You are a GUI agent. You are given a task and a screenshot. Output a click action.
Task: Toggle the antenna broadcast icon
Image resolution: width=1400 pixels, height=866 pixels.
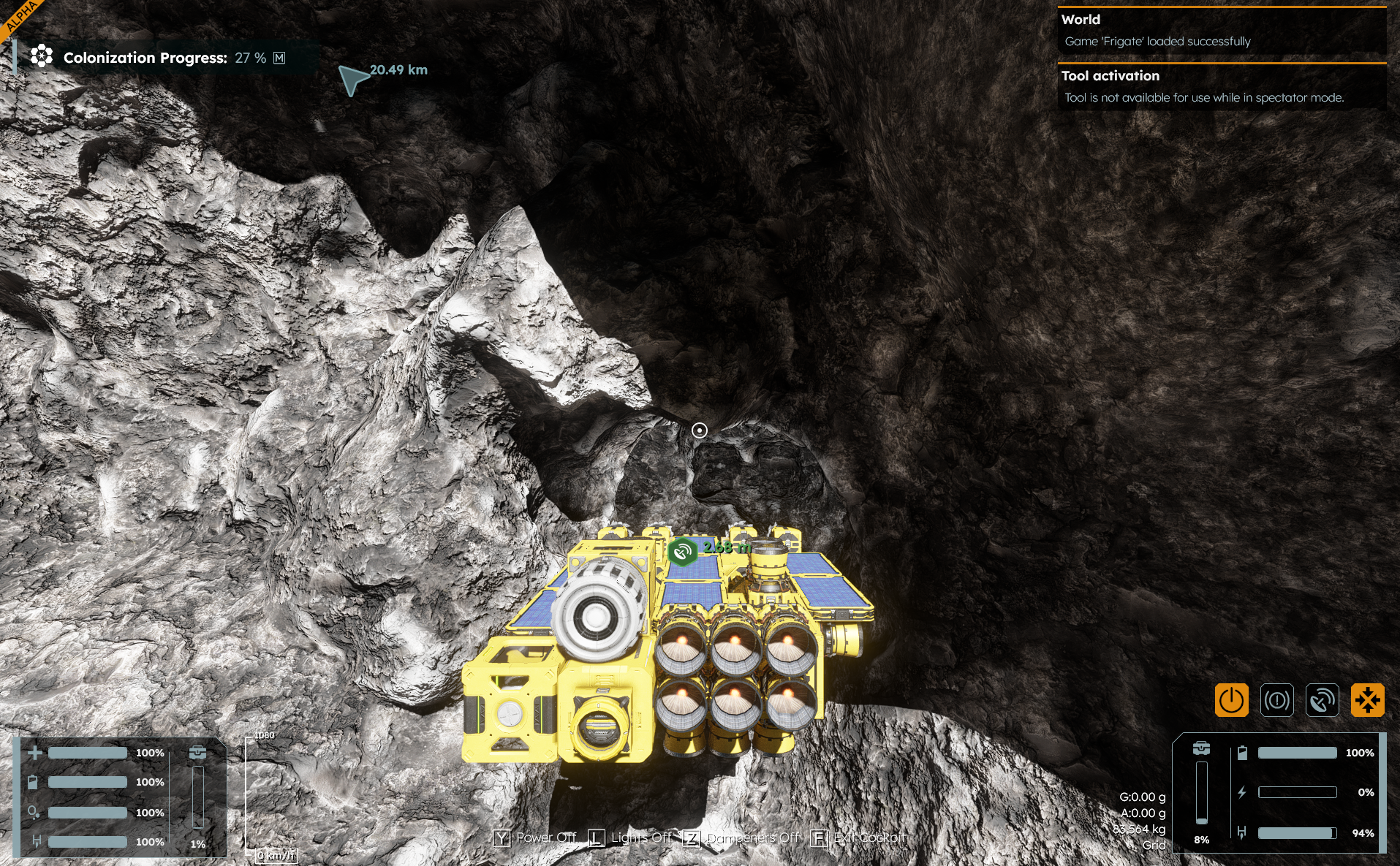coord(1322,700)
